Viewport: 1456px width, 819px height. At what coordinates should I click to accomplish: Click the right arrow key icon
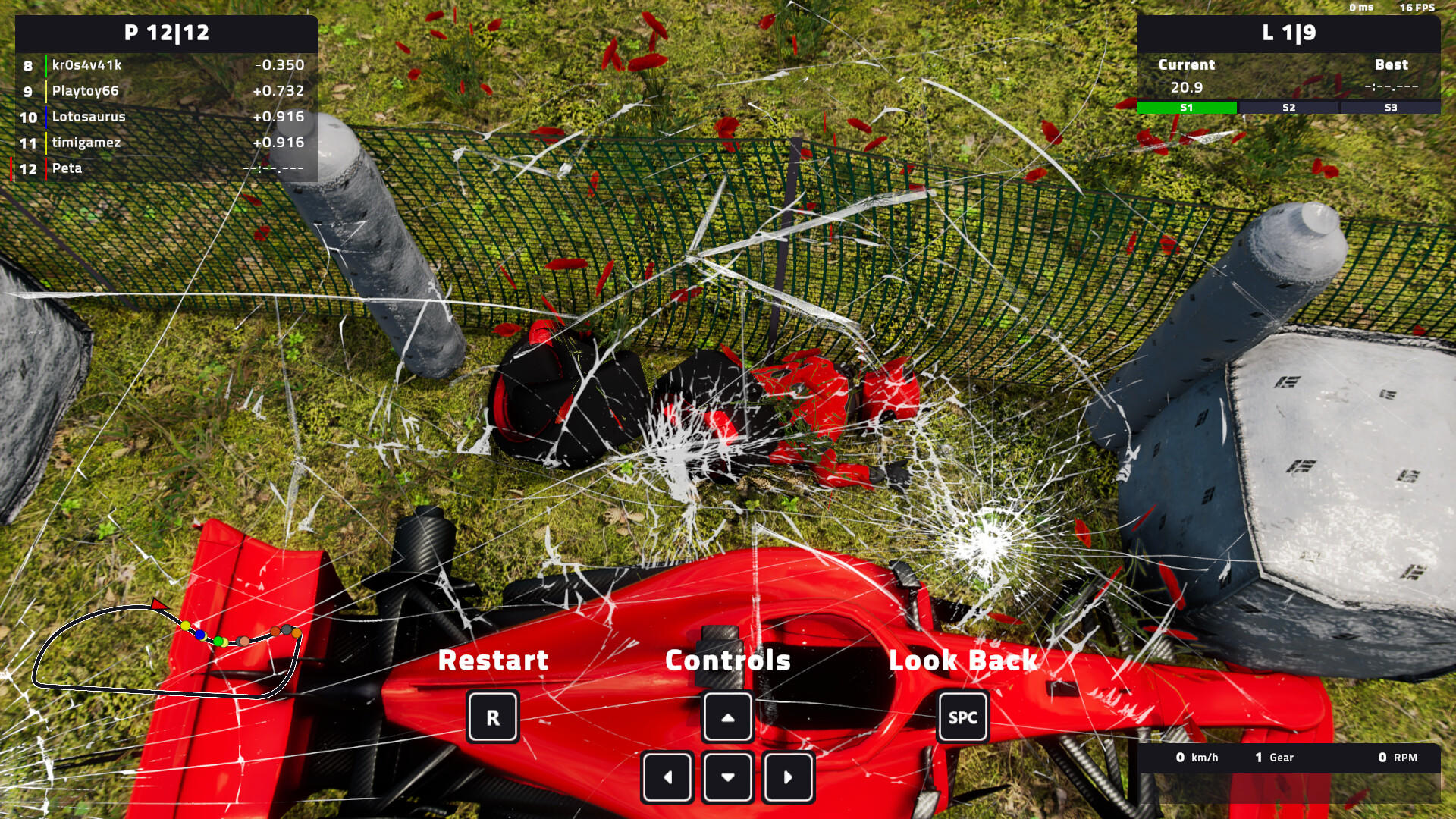(788, 777)
